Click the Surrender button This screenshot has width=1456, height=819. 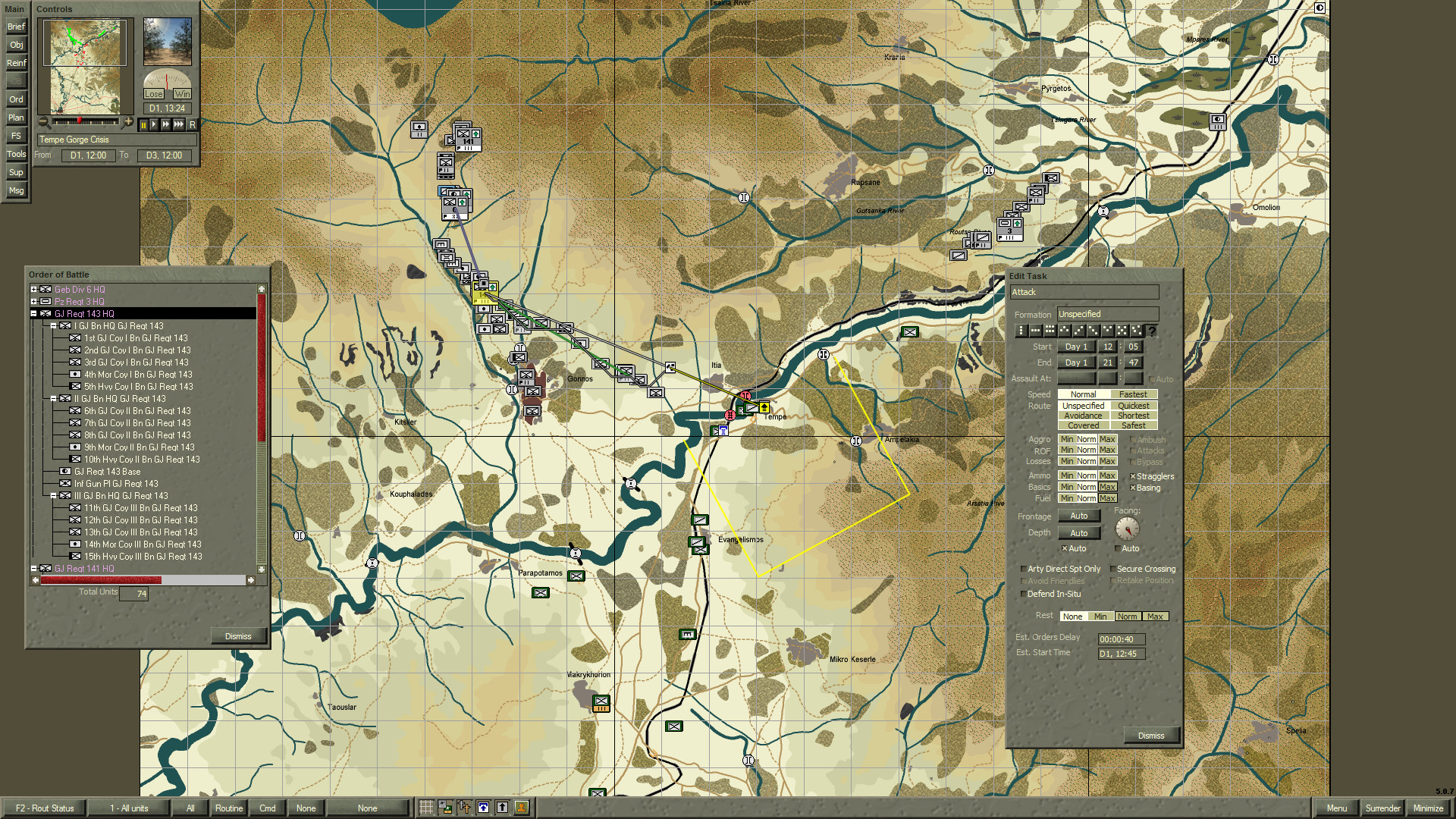(x=1382, y=808)
